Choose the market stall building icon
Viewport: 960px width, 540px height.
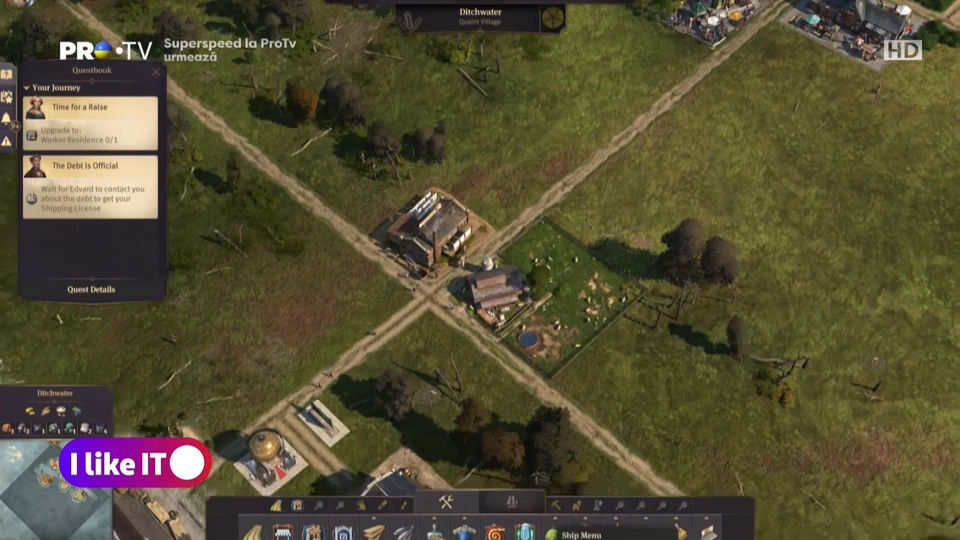pyautogui.click(x=283, y=531)
